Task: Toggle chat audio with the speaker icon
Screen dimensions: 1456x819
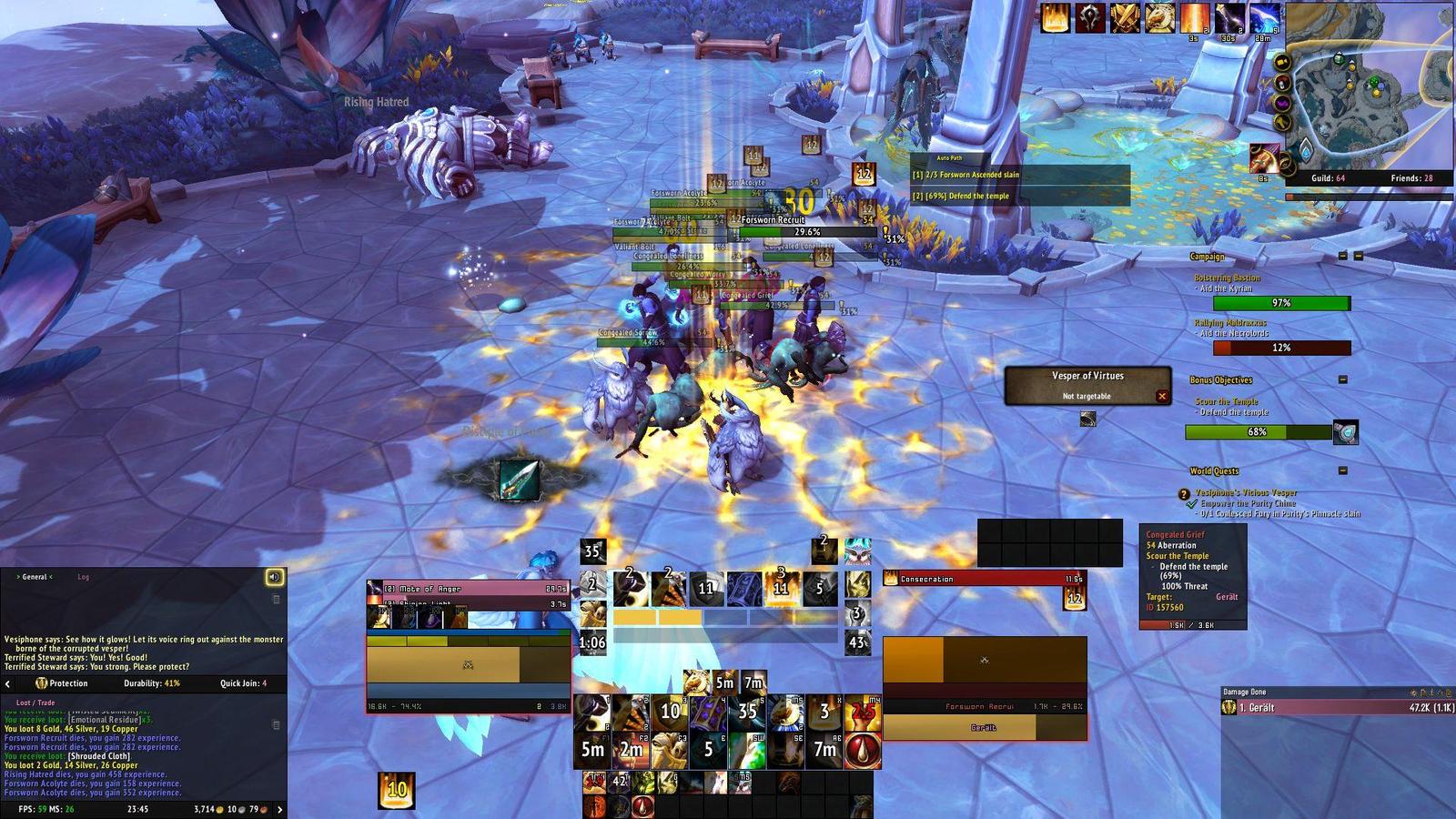Action: (x=273, y=577)
